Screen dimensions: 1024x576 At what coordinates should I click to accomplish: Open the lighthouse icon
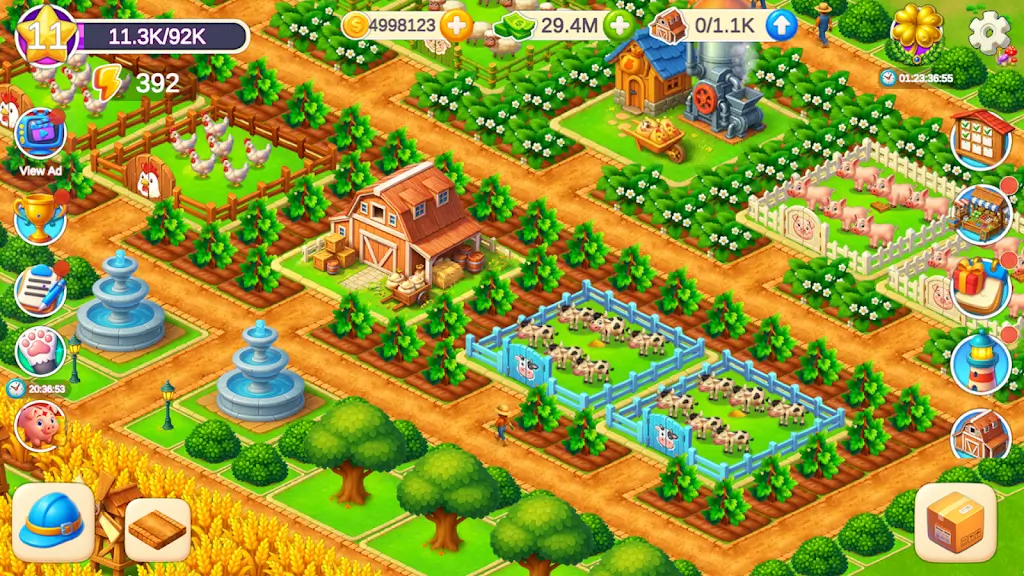pos(981,363)
